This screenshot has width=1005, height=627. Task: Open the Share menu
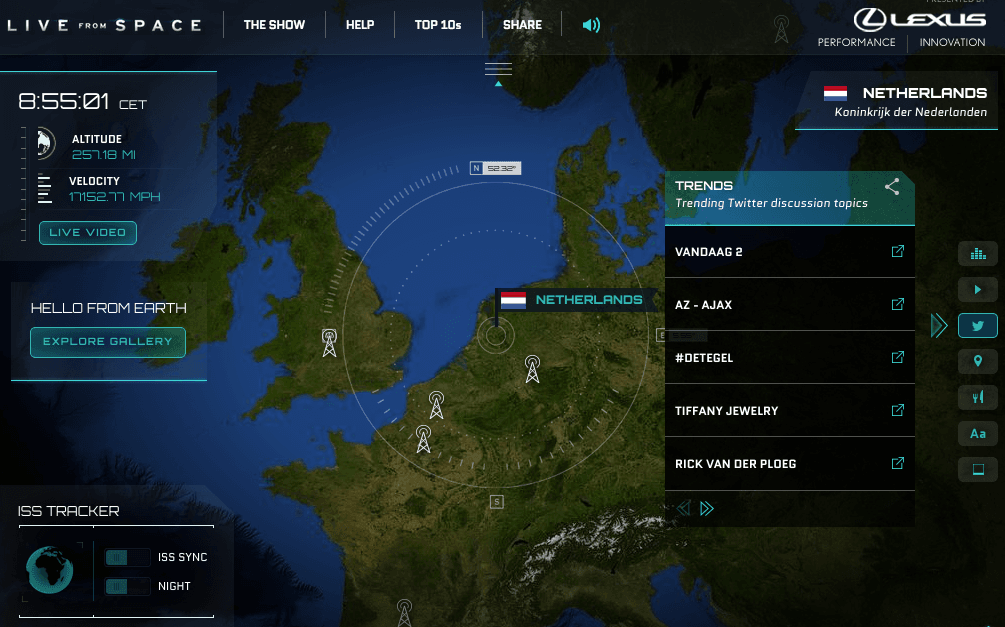(522, 25)
